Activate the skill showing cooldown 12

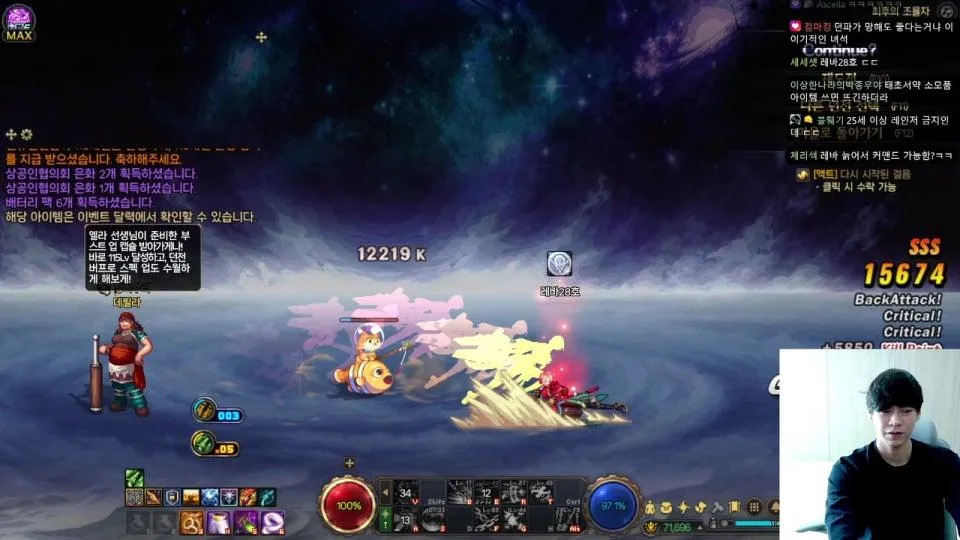click(486, 492)
